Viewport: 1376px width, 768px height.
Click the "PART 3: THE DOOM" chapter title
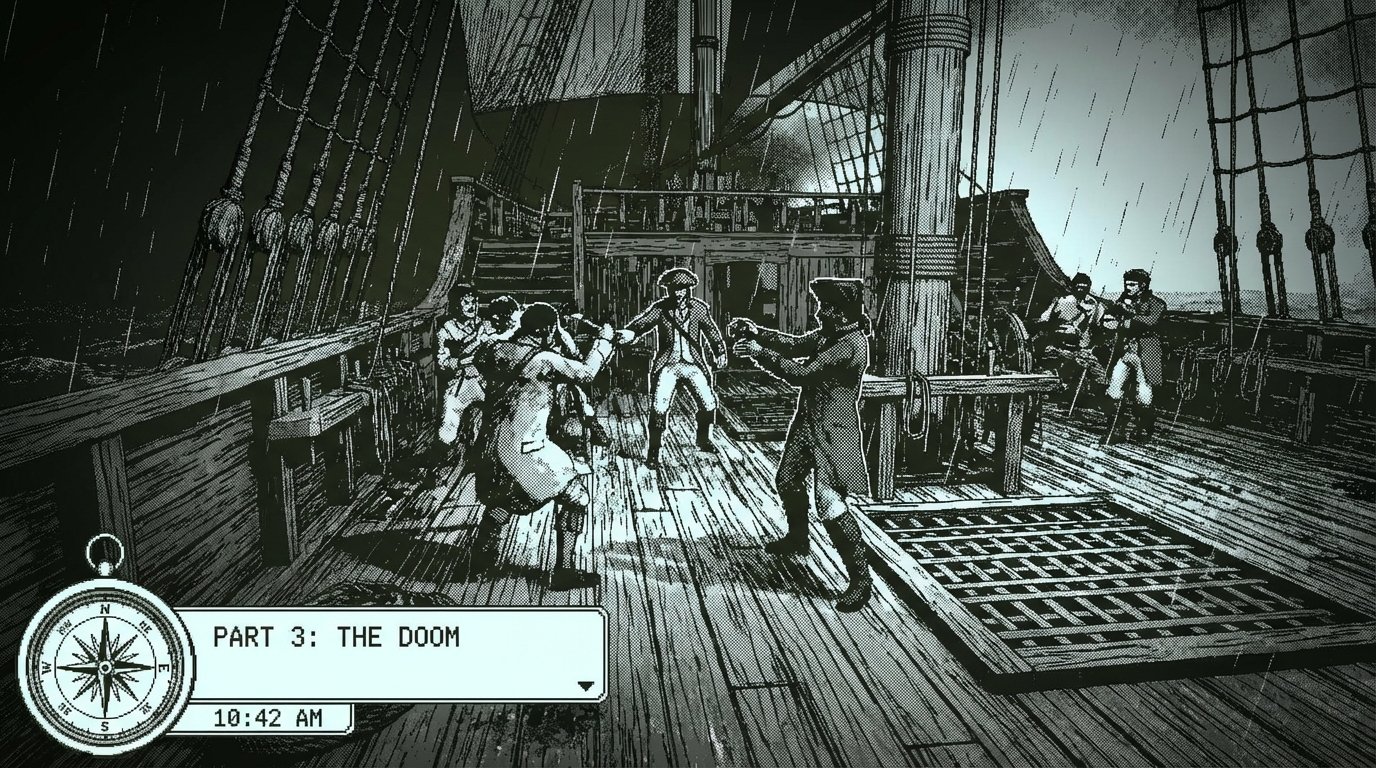(x=337, y=634)
